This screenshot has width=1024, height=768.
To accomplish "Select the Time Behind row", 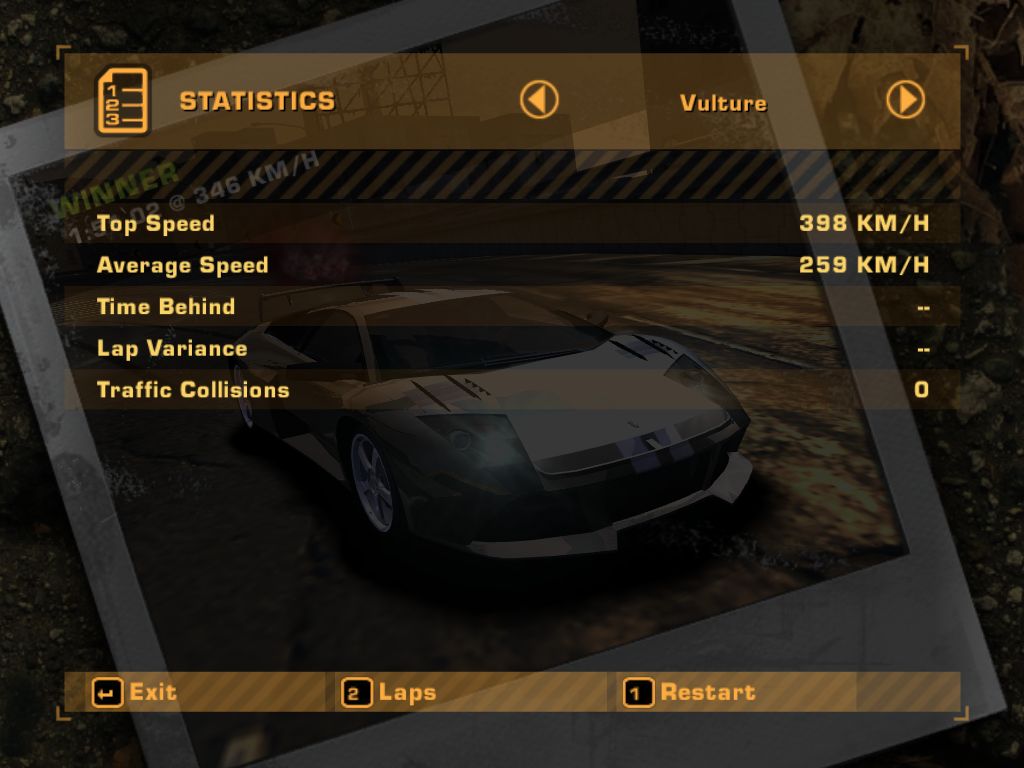I will tap(512, 307).
